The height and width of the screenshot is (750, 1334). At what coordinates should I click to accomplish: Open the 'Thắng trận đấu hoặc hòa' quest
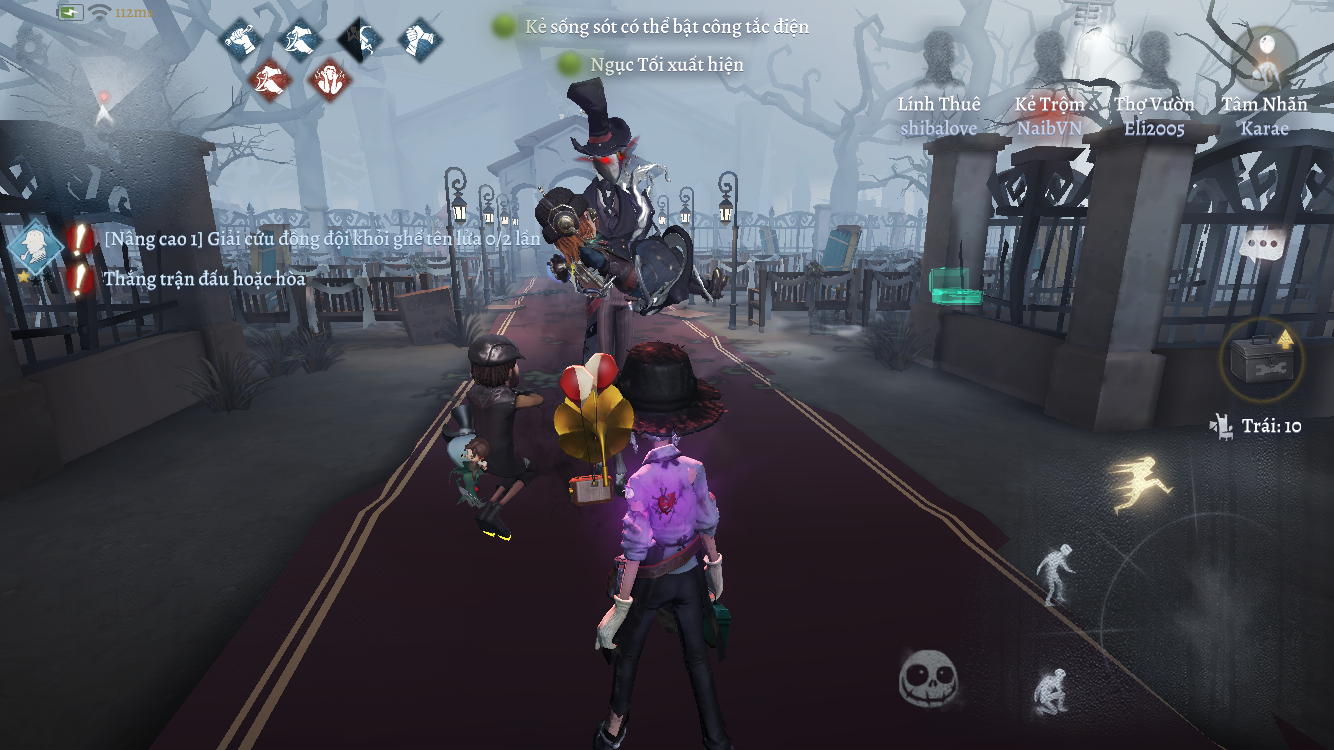pyautogui.click(x=204, y=279)
